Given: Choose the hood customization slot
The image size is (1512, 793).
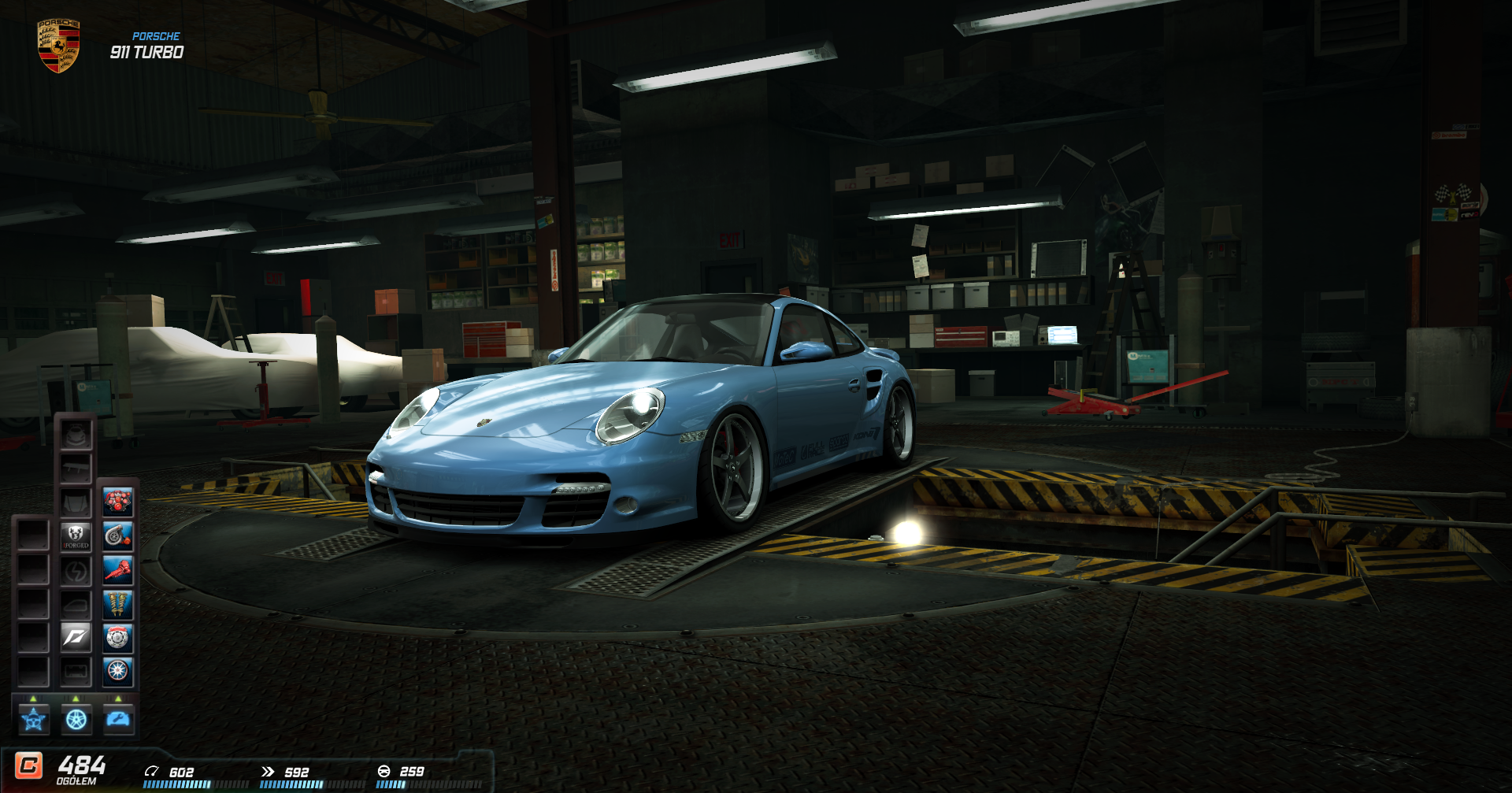Looking at the screenshot, I should pos(76,502).
